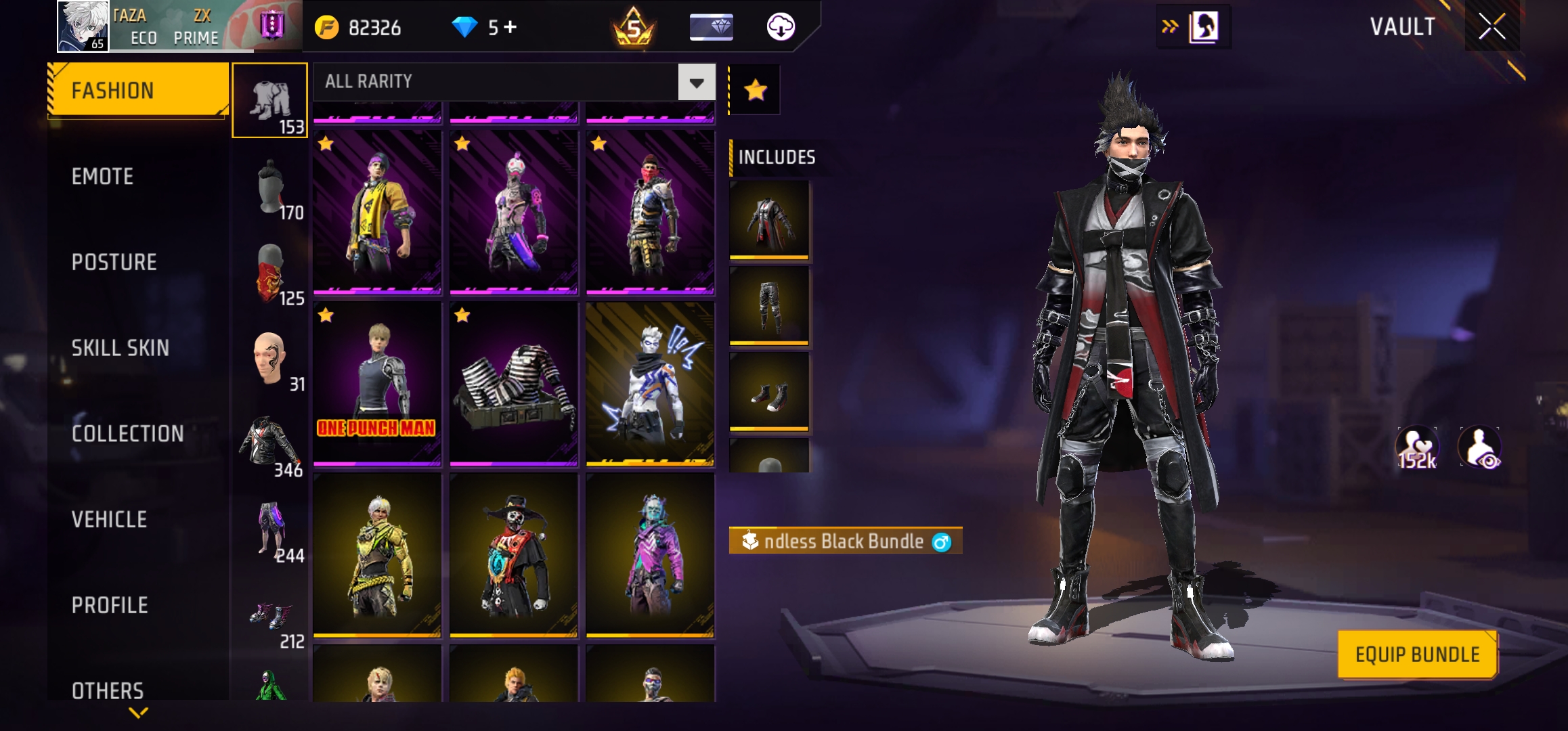Pick the yellow jacket purple beanie bundle
This screenshot has height=731, width=1568.
tap(377, 213)
